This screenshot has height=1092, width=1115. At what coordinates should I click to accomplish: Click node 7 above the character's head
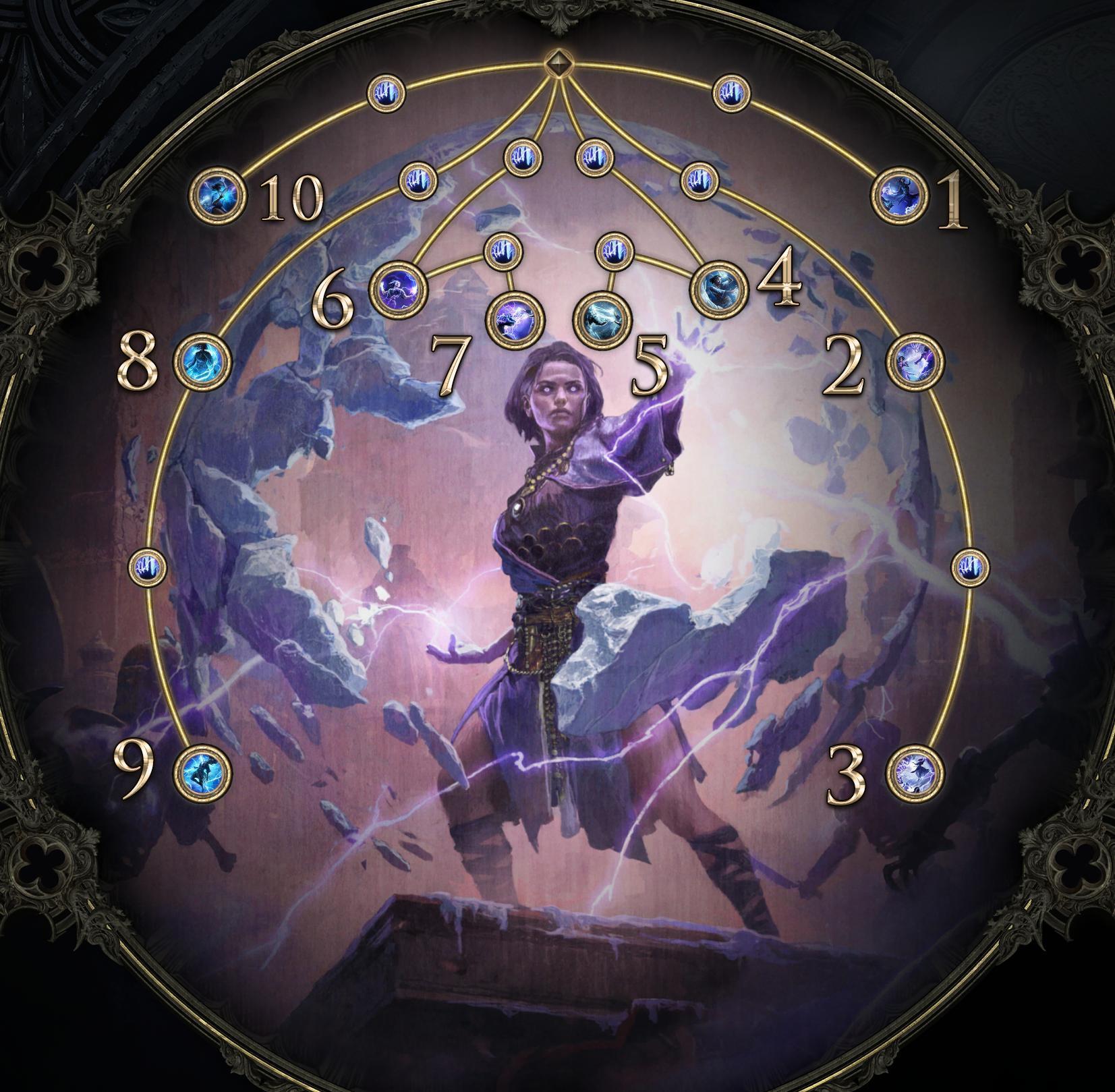(x=516, y=318)
